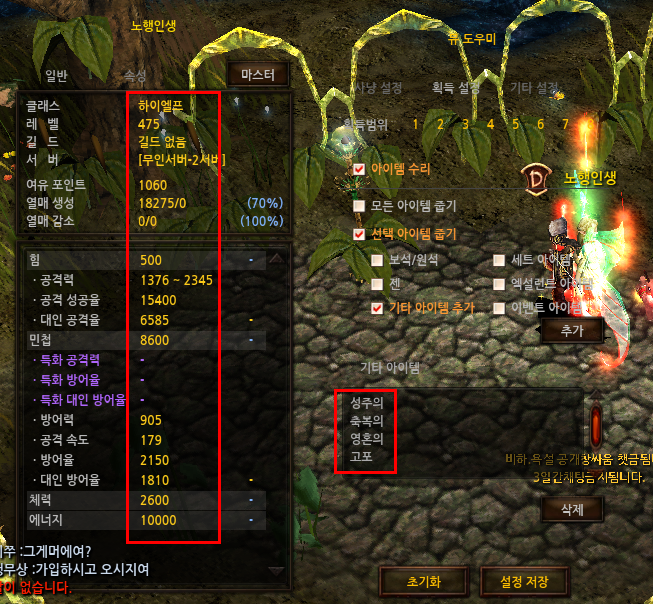Tick the 젠 (Zen) checkbox
The width and height of the screenshot is (653, 604).
pyautogui.click(x=377, y=284)
